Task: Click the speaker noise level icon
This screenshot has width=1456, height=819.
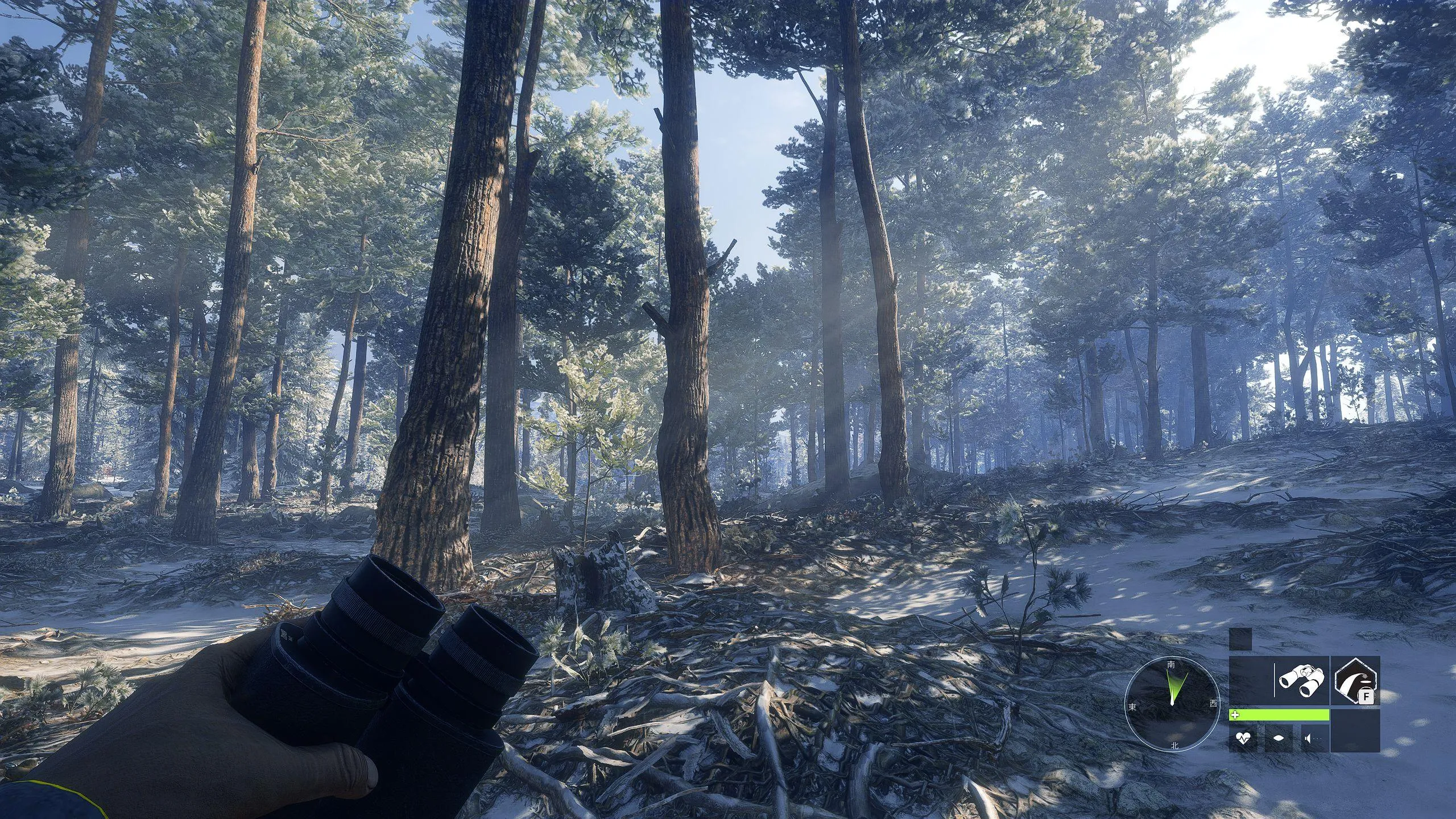Action: click(1310, 738)
